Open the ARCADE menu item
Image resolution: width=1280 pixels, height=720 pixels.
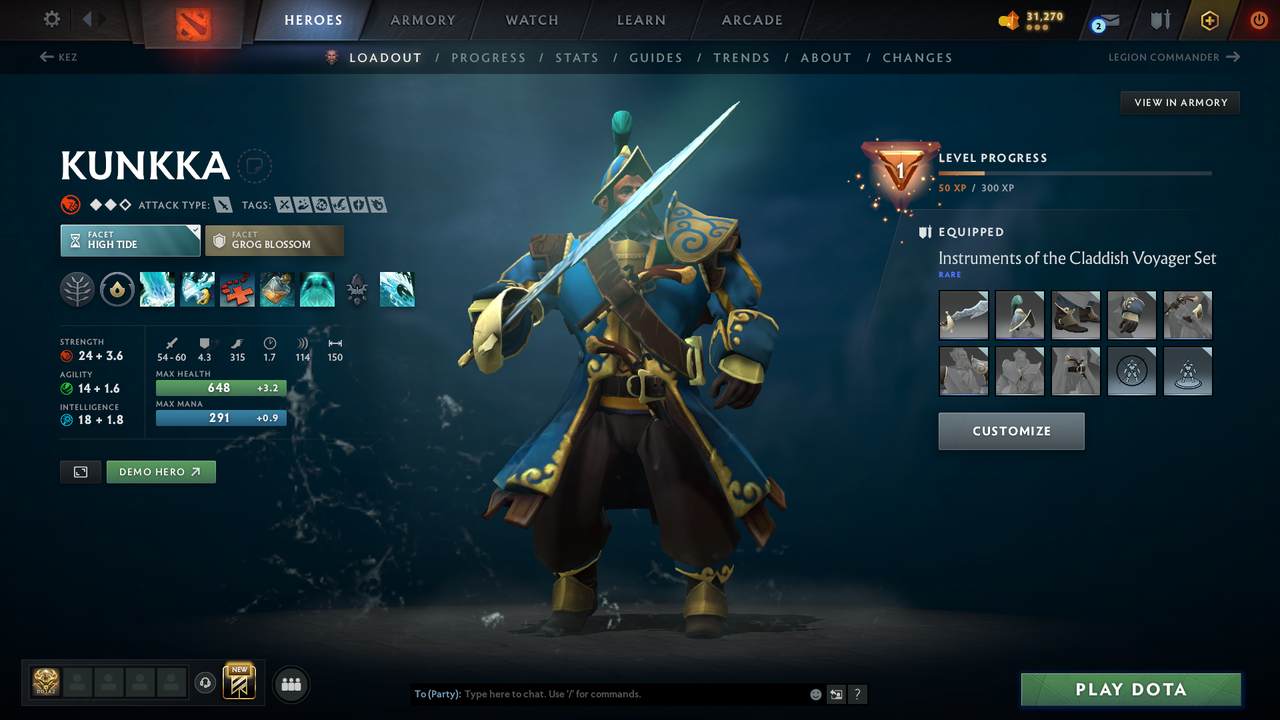[x=751, y=20]
